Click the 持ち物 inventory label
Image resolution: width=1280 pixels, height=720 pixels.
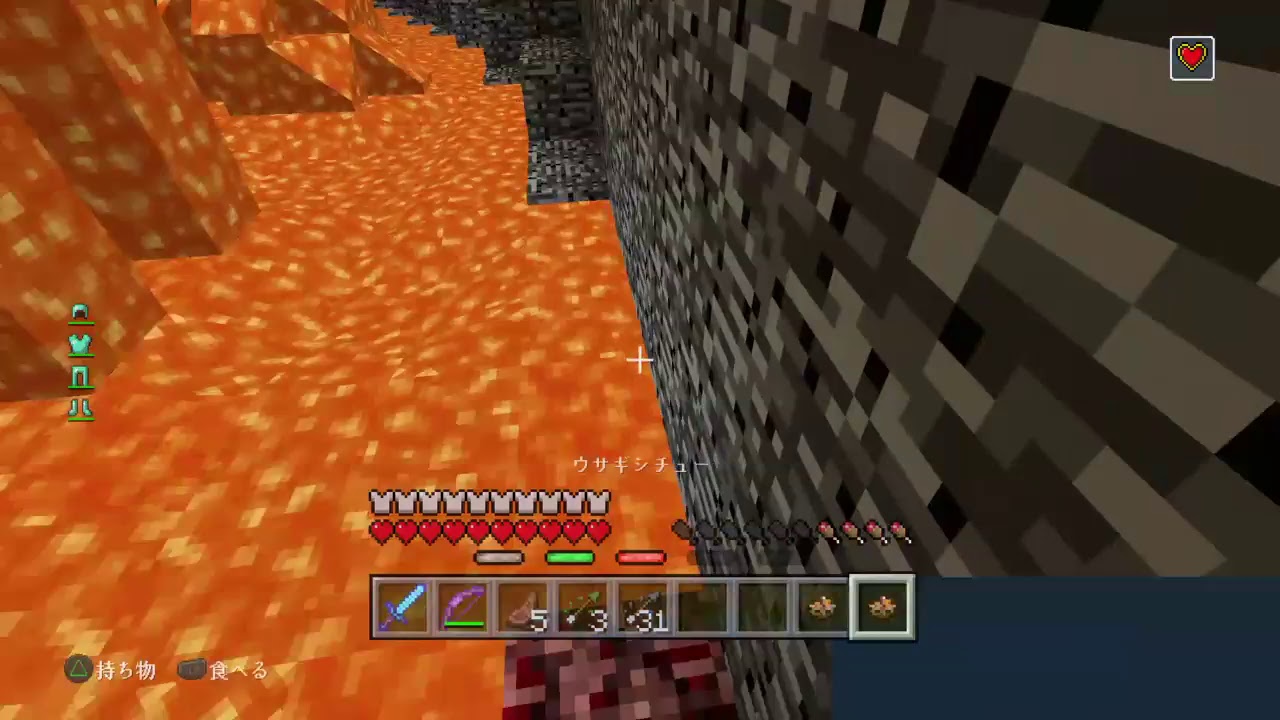coord(125,670)
